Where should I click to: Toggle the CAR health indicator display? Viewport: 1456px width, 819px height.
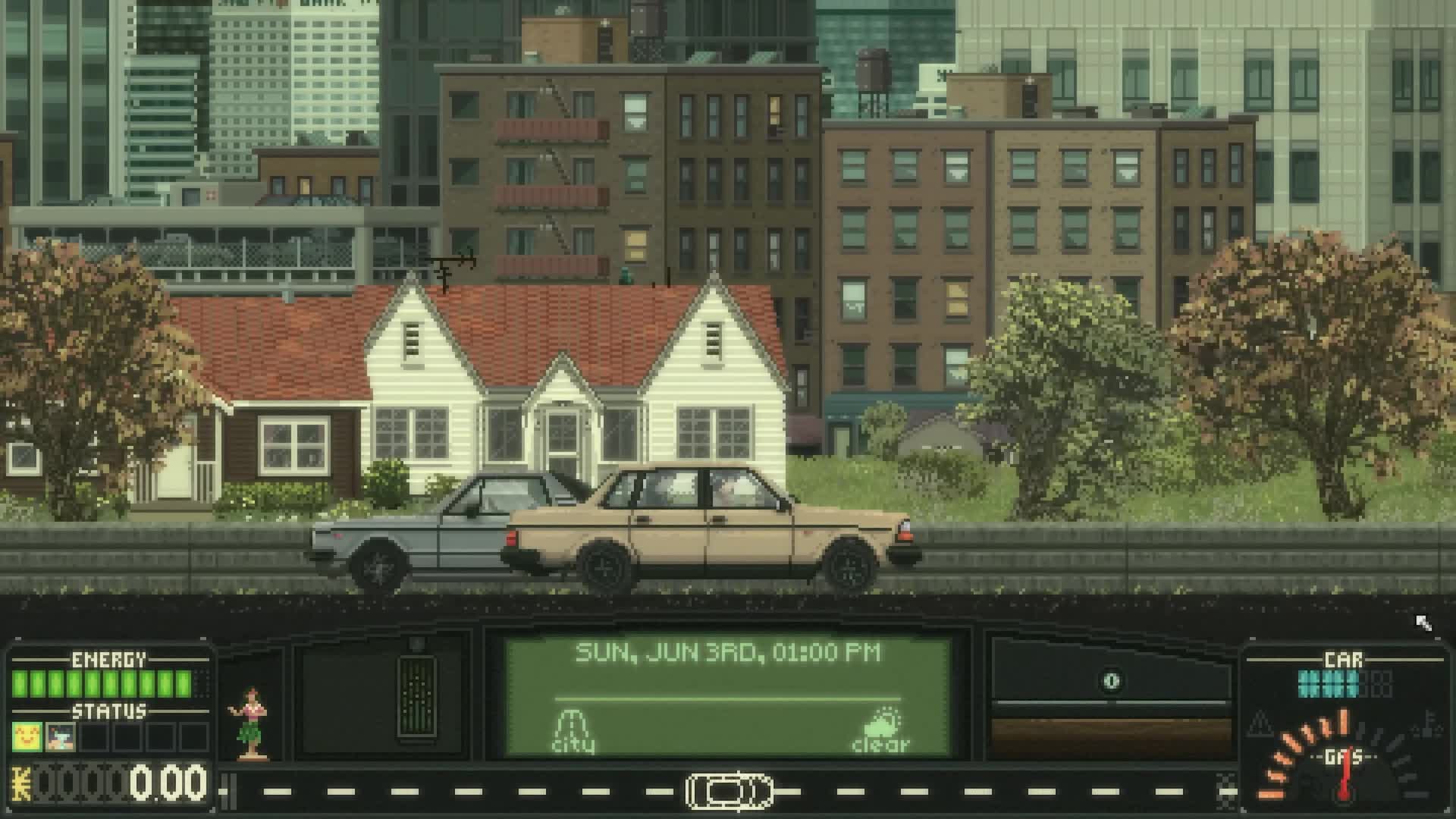coord(1329,682)
